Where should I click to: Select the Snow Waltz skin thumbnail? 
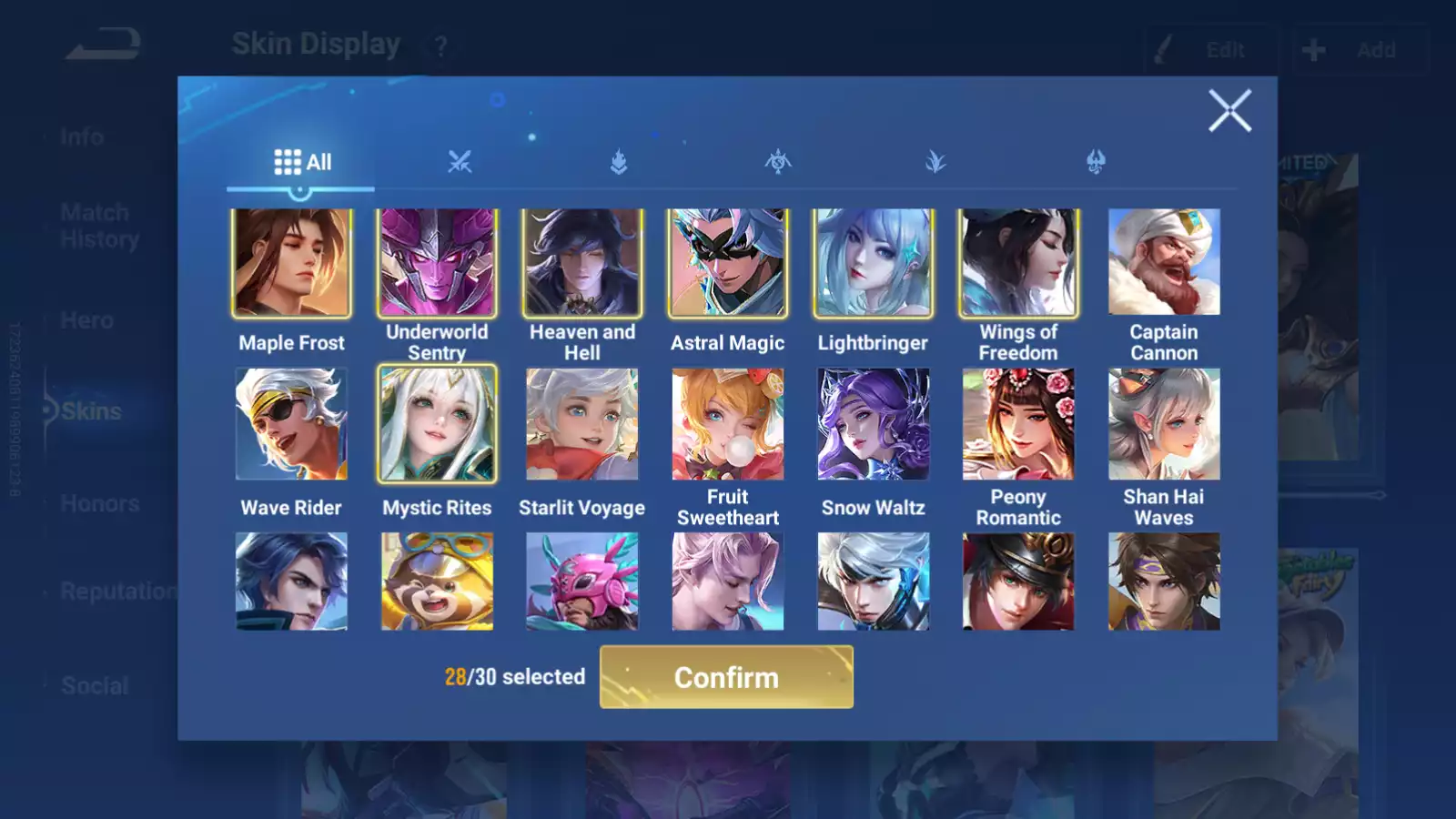(874, 425)
